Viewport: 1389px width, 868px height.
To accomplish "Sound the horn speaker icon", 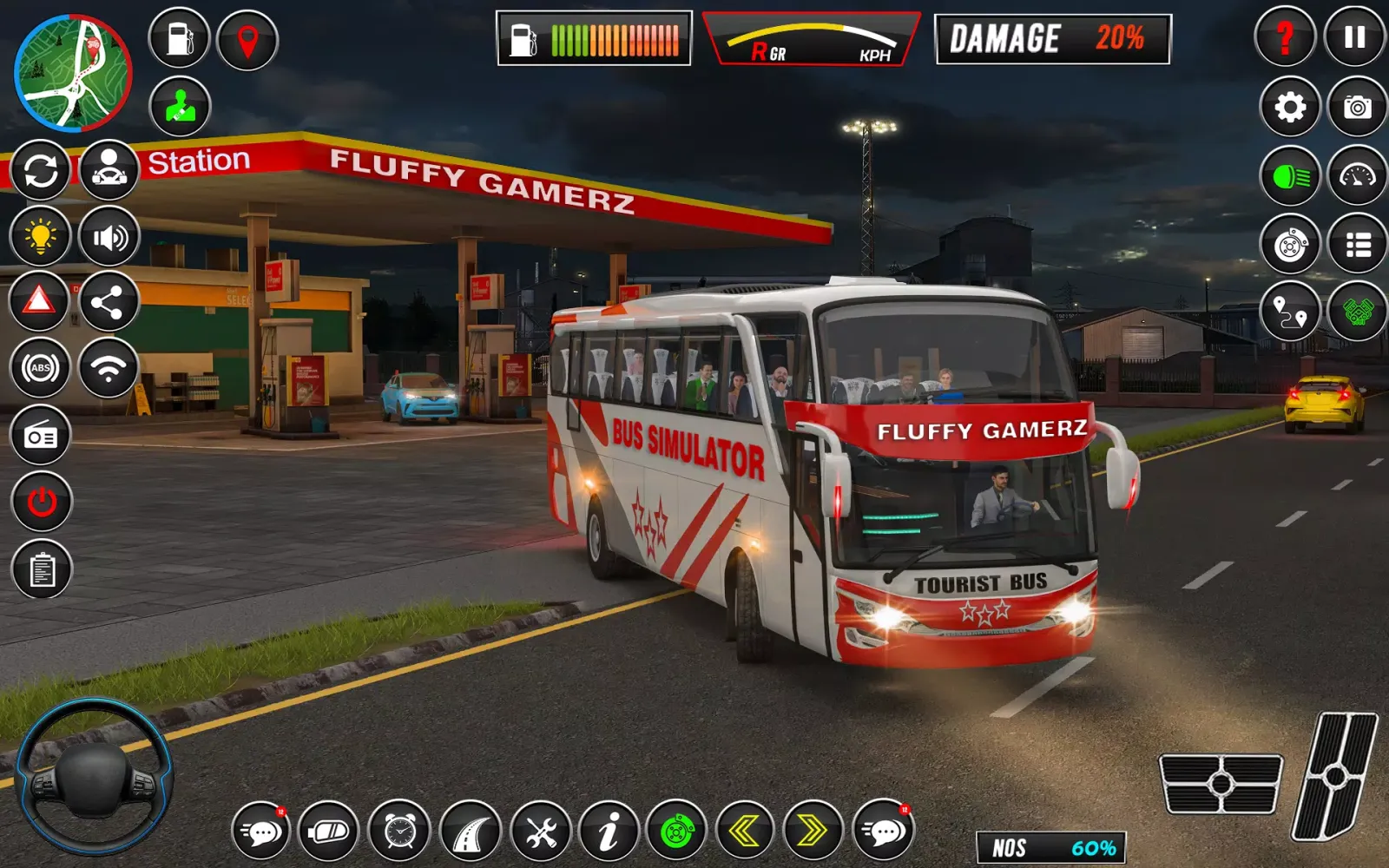I will point(109,236).
